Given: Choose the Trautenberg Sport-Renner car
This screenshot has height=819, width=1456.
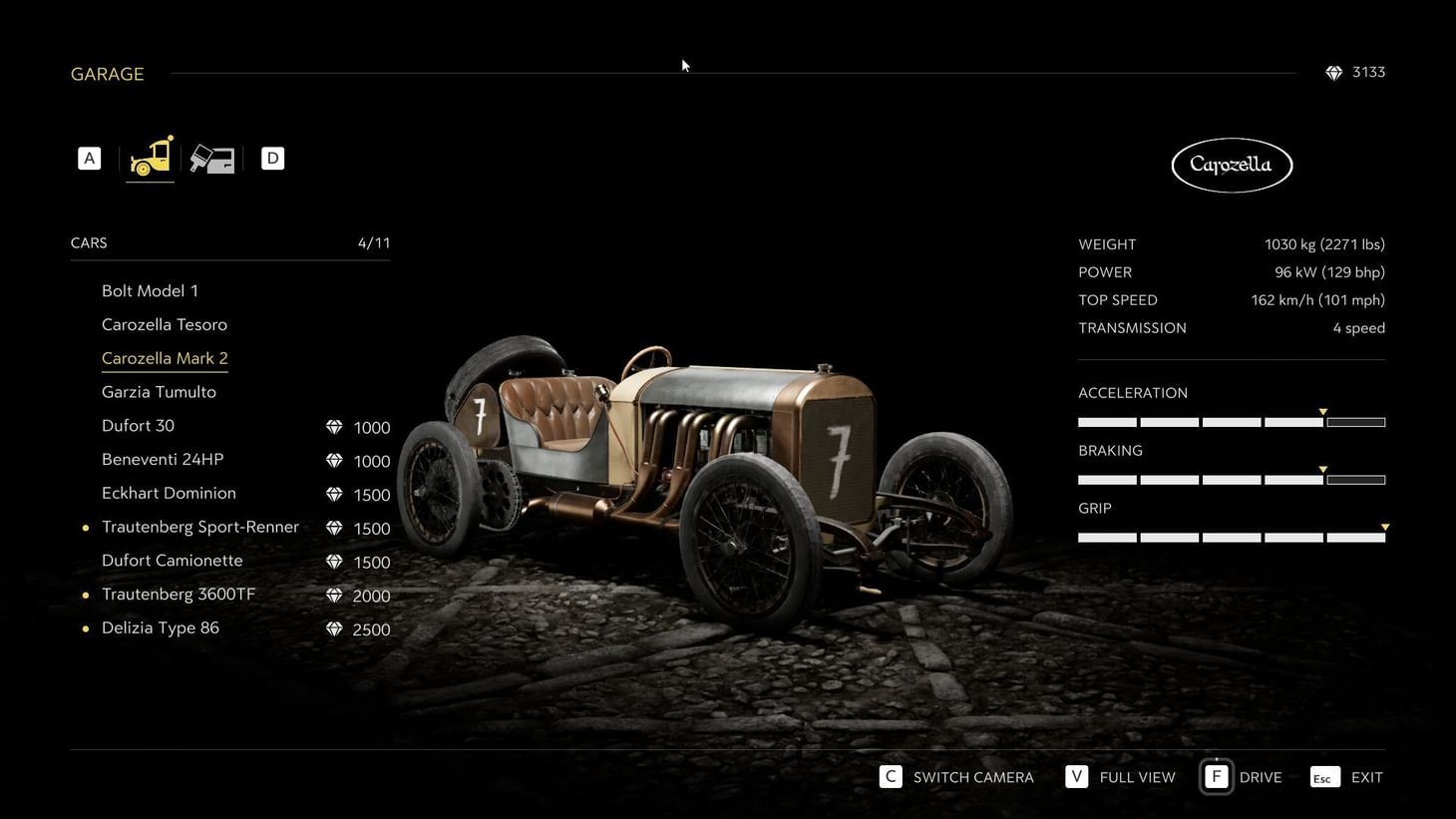Looking at the screenshot, I should 200,527.
